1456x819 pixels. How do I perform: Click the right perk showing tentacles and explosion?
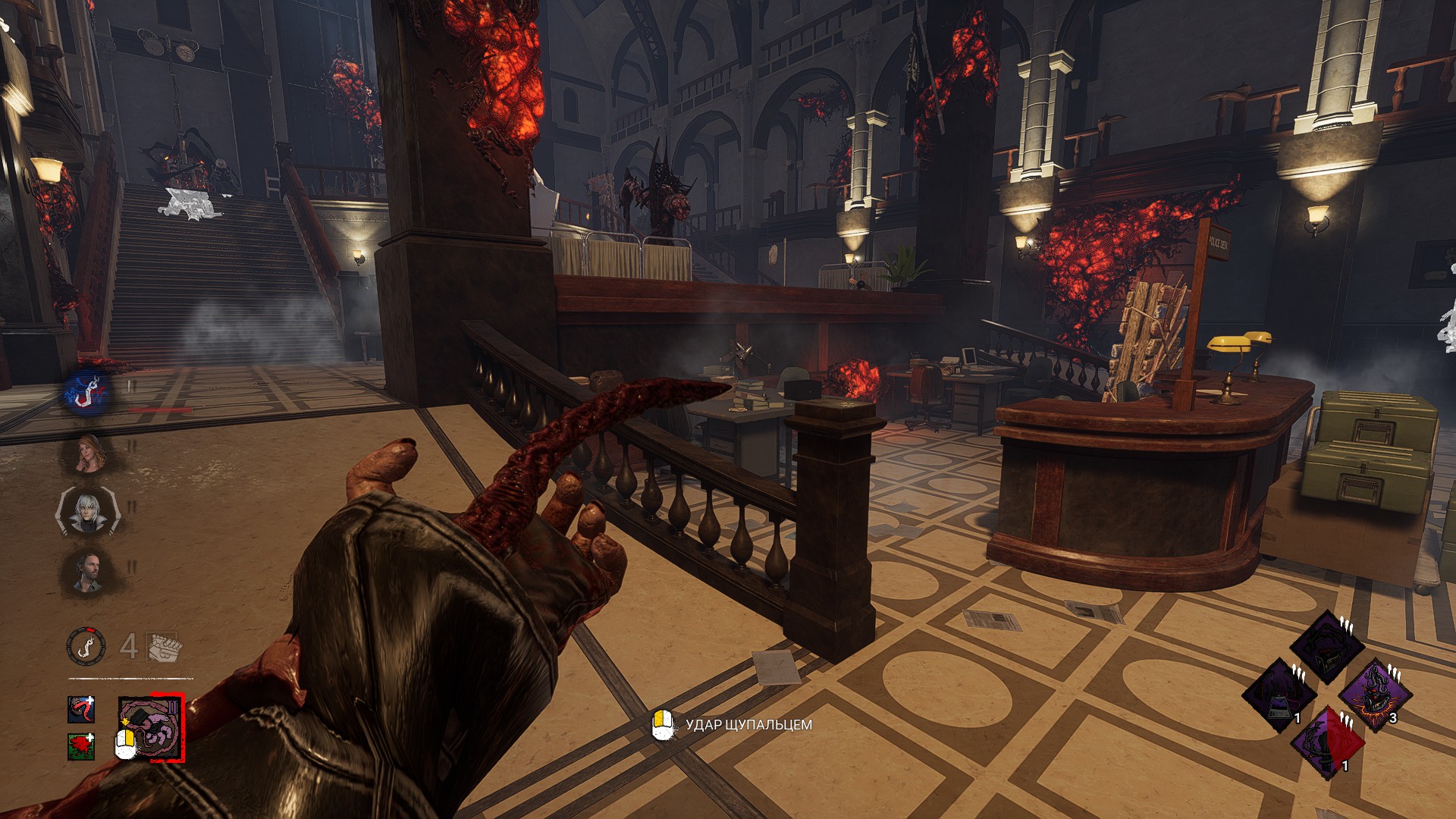1374,695
